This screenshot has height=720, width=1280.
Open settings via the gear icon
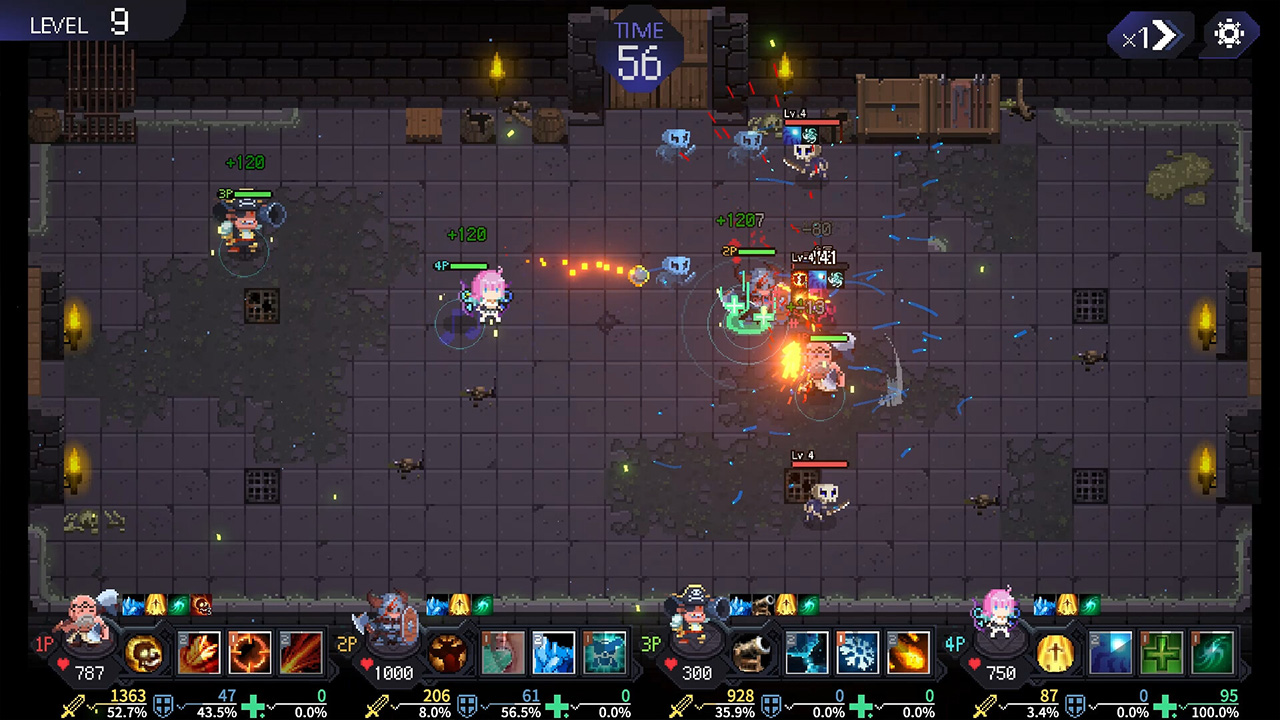click(1229, 34)
